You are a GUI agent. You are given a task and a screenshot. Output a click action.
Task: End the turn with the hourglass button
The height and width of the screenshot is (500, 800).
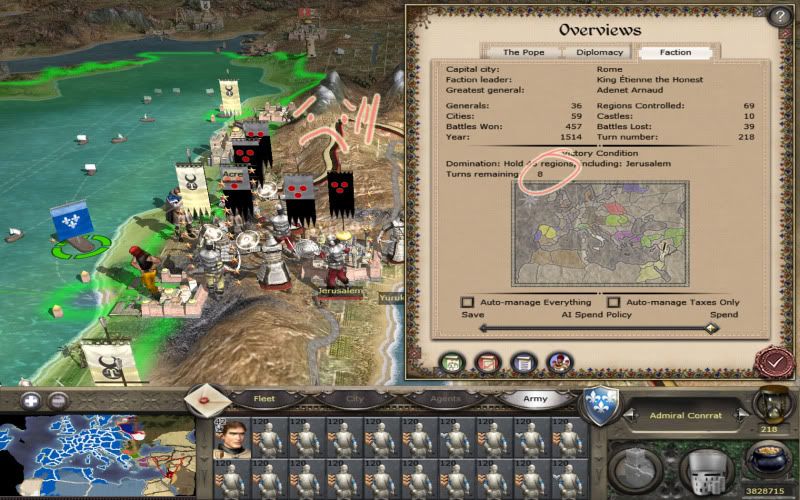[x=771, y=404]
